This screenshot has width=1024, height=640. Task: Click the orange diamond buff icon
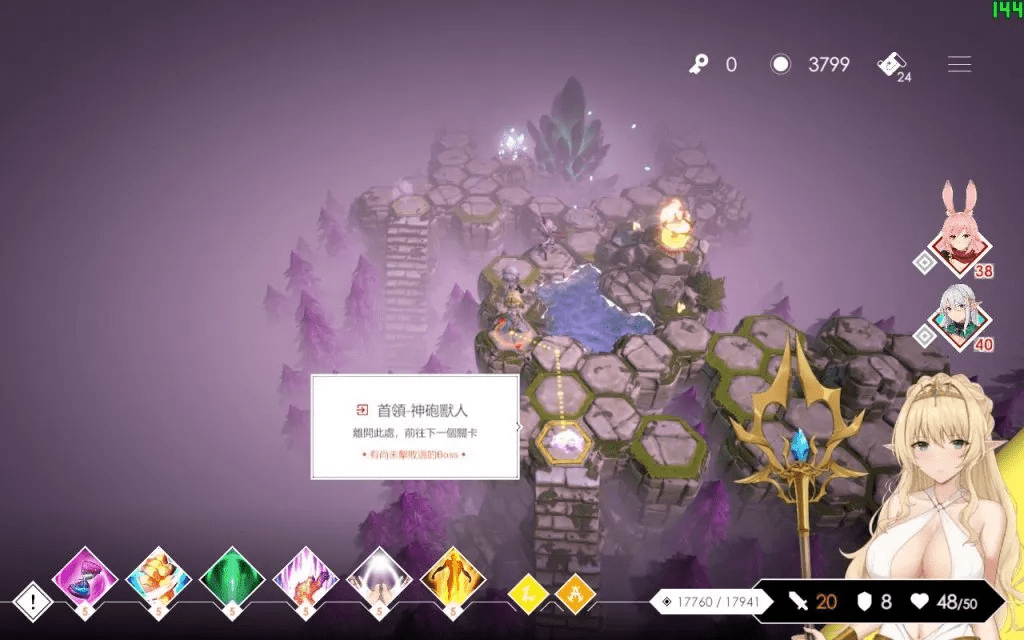[x=575, y=594]
